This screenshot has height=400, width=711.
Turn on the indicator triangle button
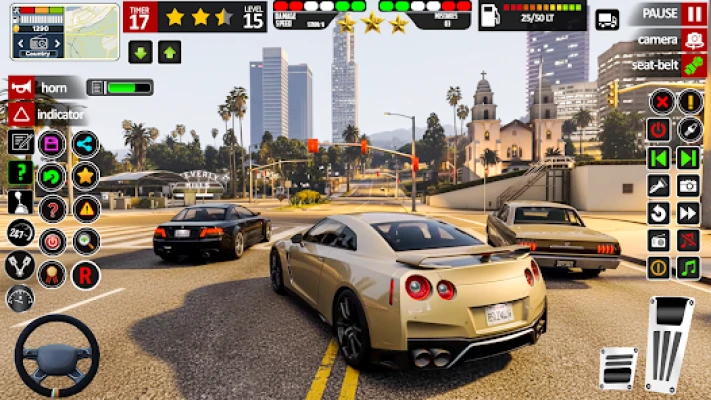pyautogui.click(x=21, y=114)
